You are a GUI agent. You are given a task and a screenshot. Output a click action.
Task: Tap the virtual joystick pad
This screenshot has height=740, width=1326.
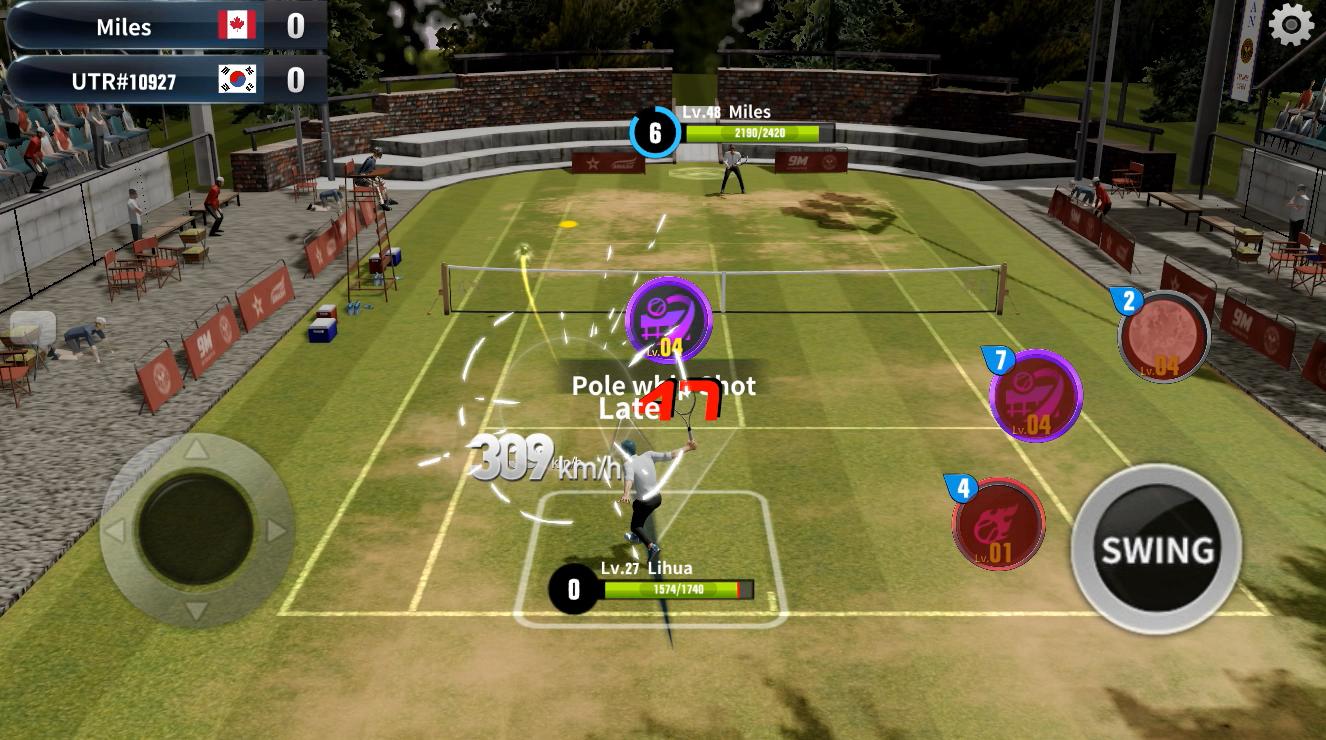coord(196,530)
